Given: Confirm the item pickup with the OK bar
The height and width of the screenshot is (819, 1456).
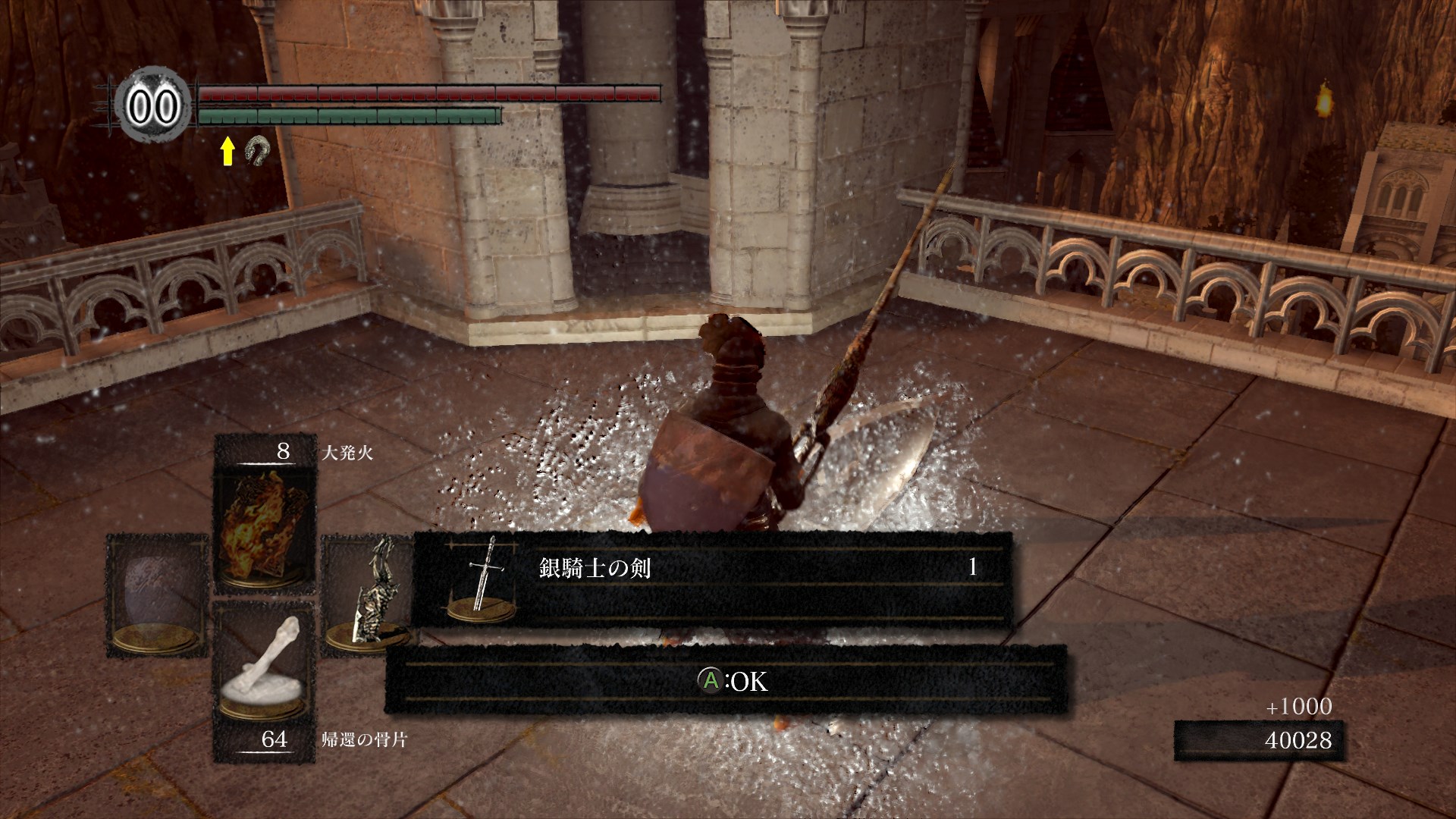Looking at the screenshot, I should pyautogui.click(x=726, y=681).
